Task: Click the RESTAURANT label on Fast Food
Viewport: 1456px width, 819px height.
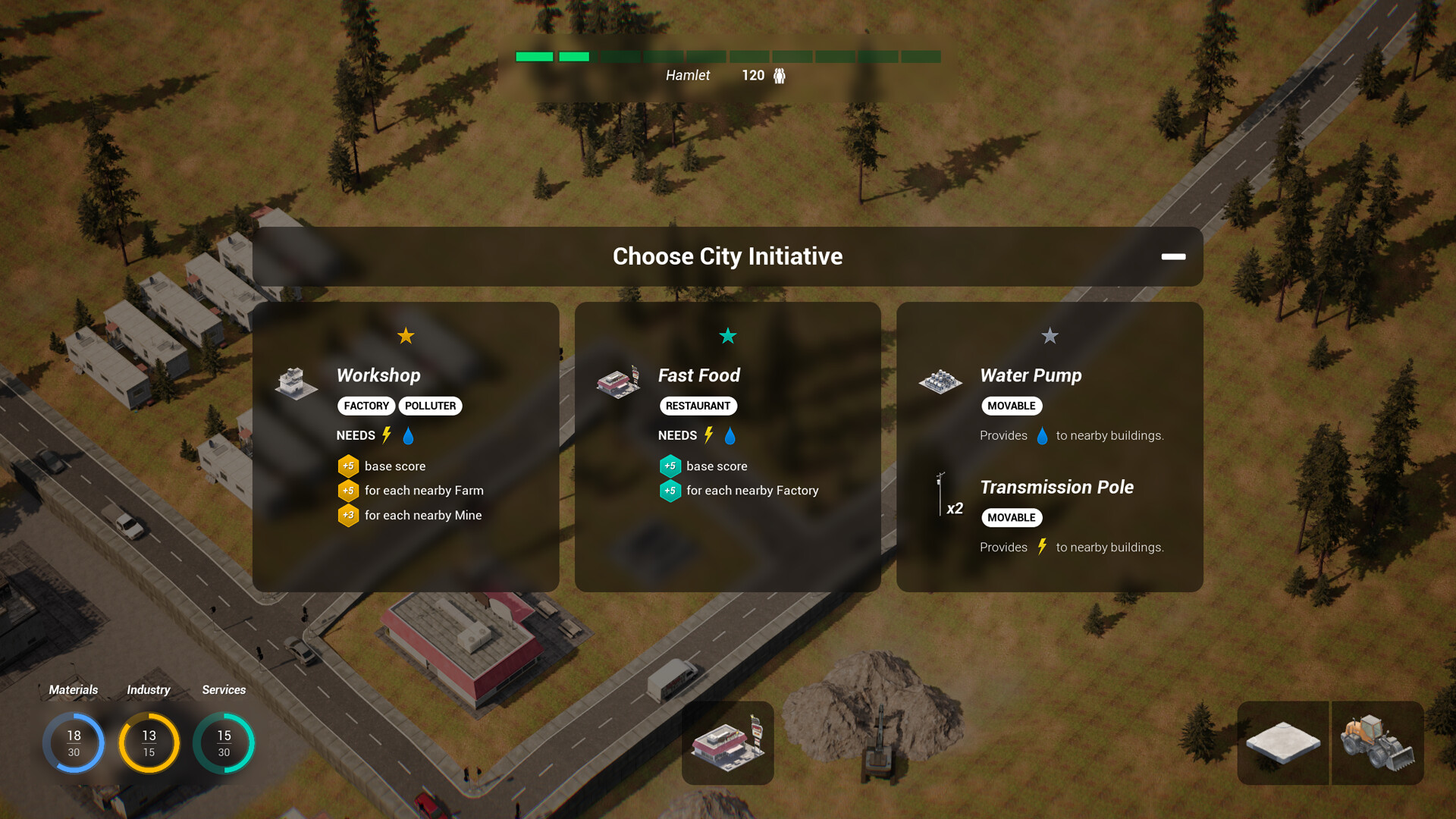Action: tap(698, 406)
